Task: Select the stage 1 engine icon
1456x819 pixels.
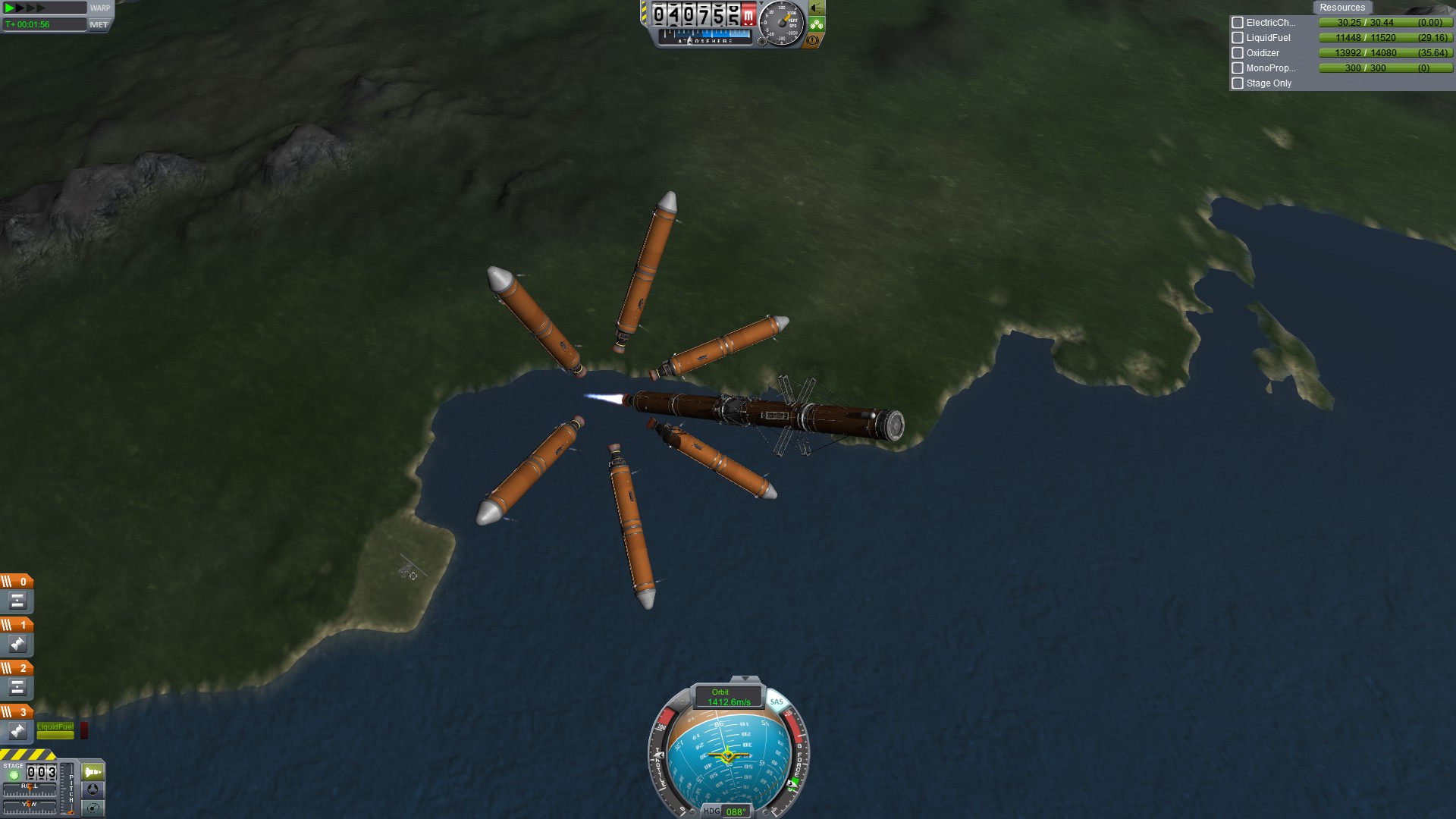Action: pyautogui.click(x=17, y=645)
